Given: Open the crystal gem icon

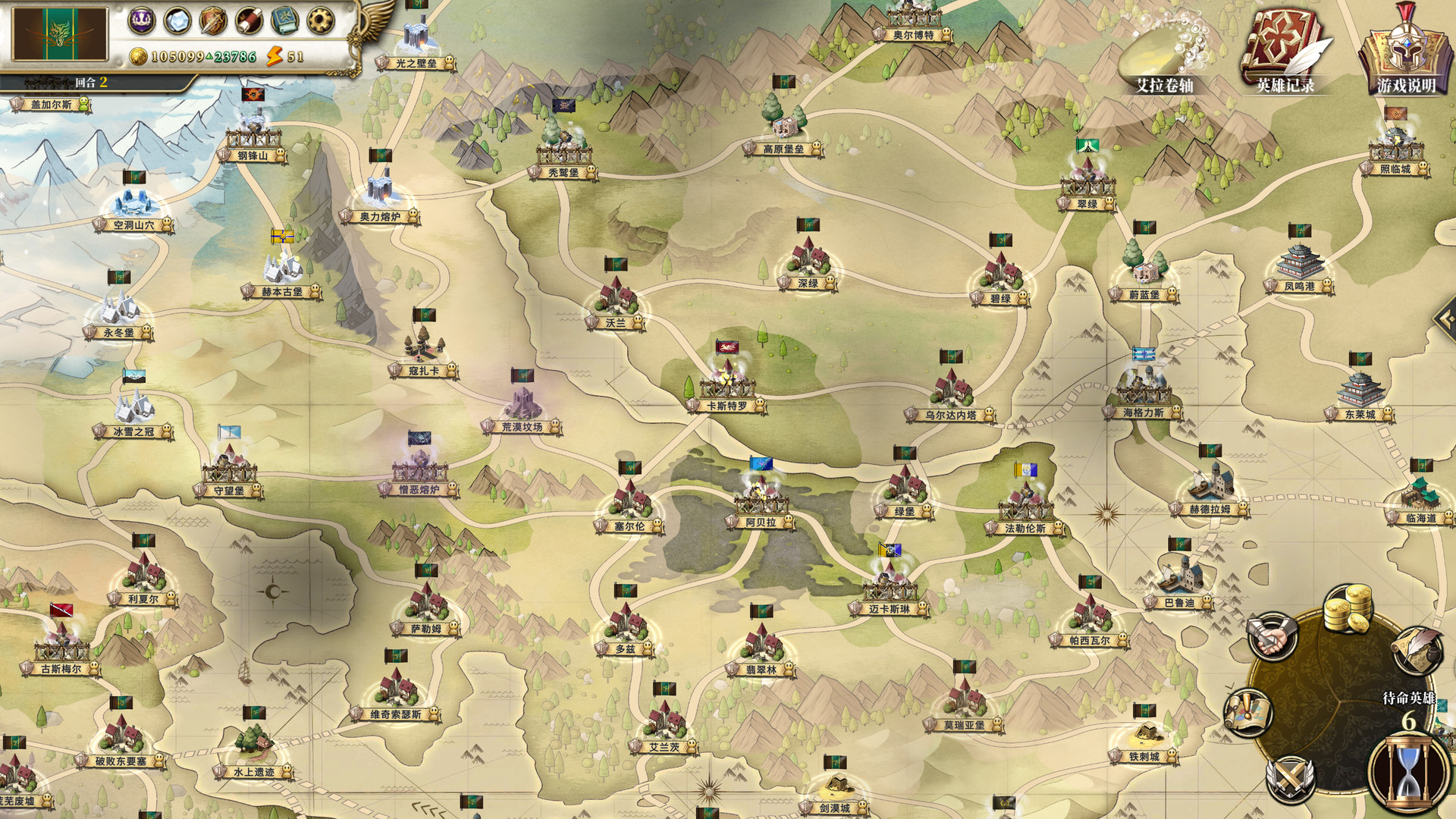Looking at the screenshot, I should tap(177, 21).
